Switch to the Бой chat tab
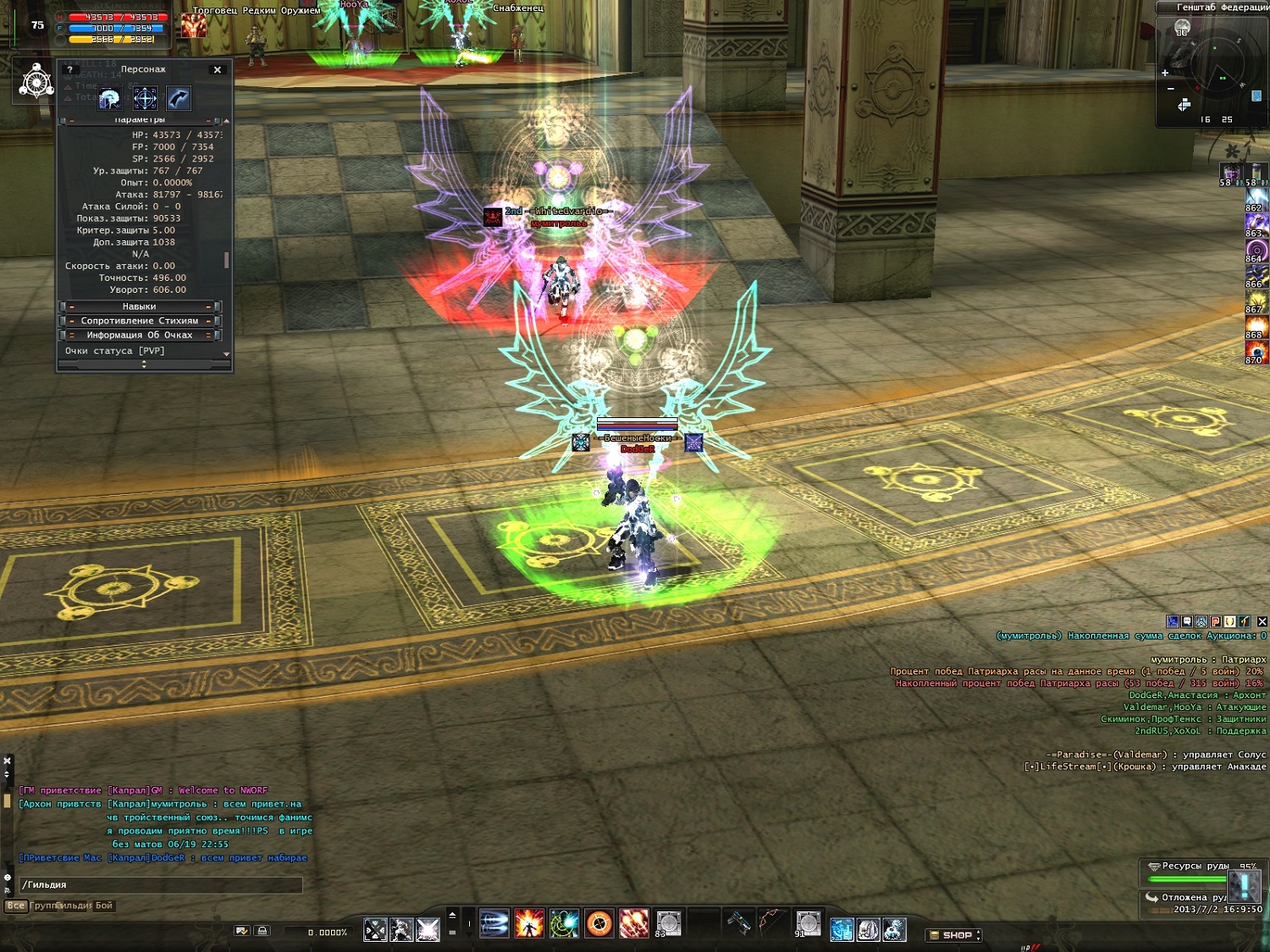 coord(103,905)
